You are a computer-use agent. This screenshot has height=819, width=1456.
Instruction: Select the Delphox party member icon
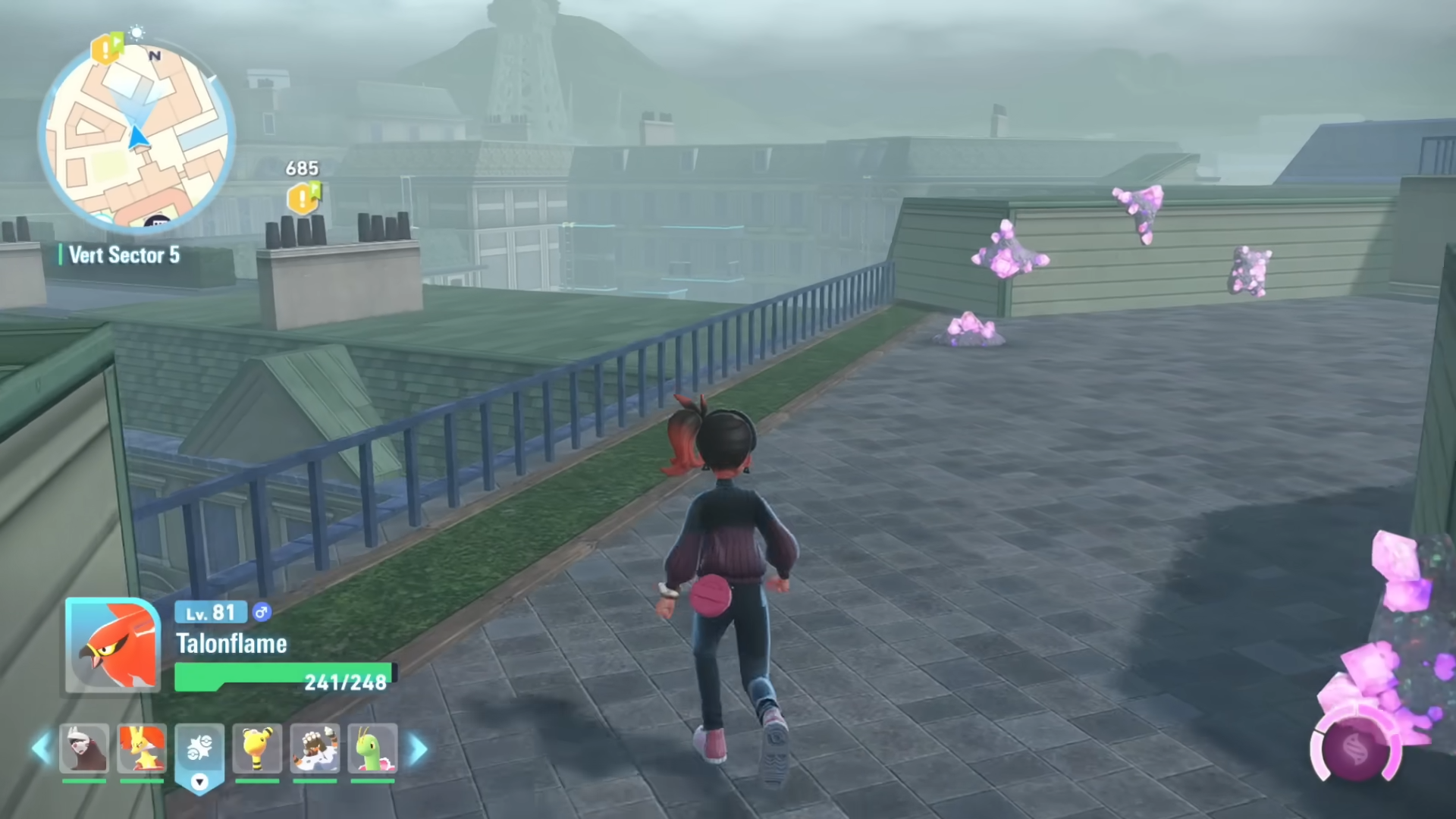point(142,749)
